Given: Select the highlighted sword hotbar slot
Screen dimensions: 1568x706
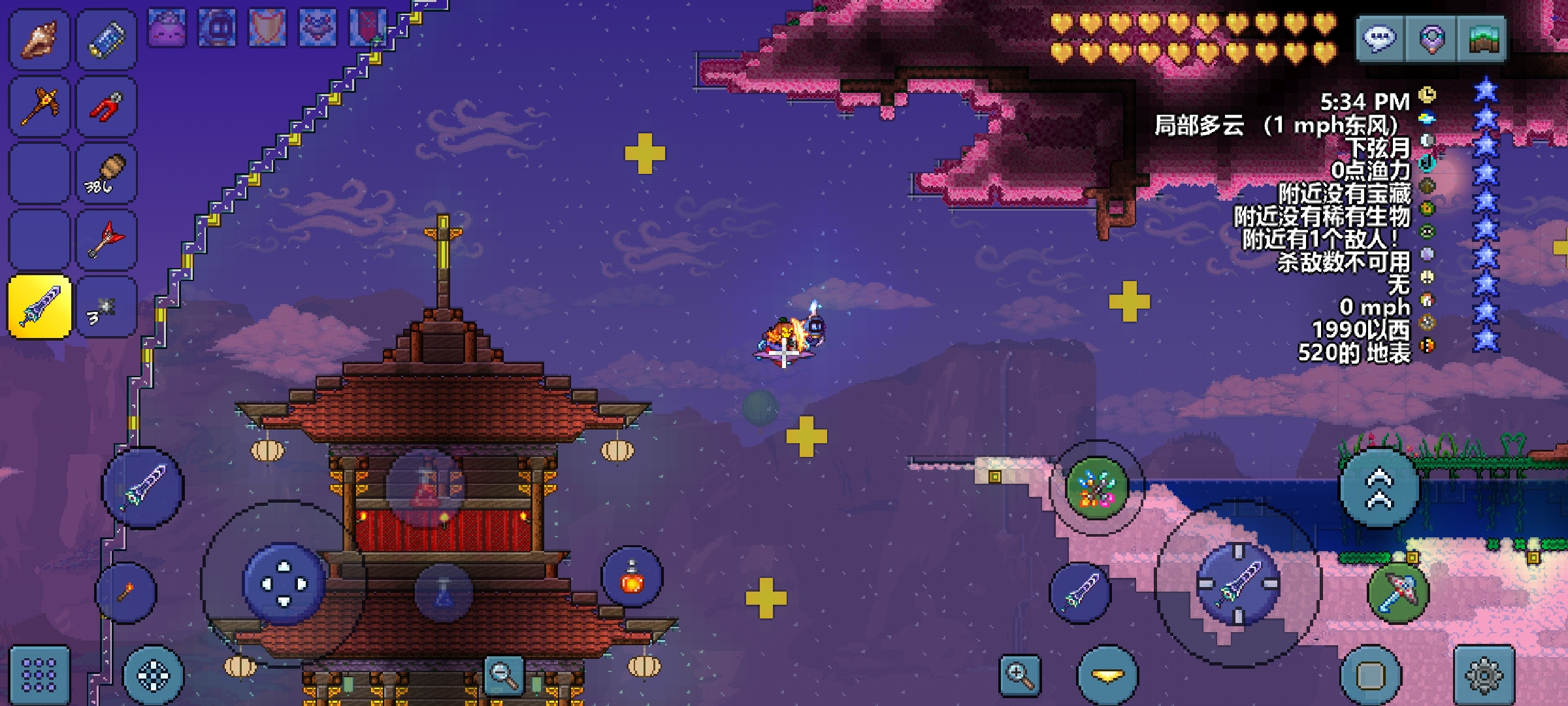Looking at the screenshot, I should point(39,307).
